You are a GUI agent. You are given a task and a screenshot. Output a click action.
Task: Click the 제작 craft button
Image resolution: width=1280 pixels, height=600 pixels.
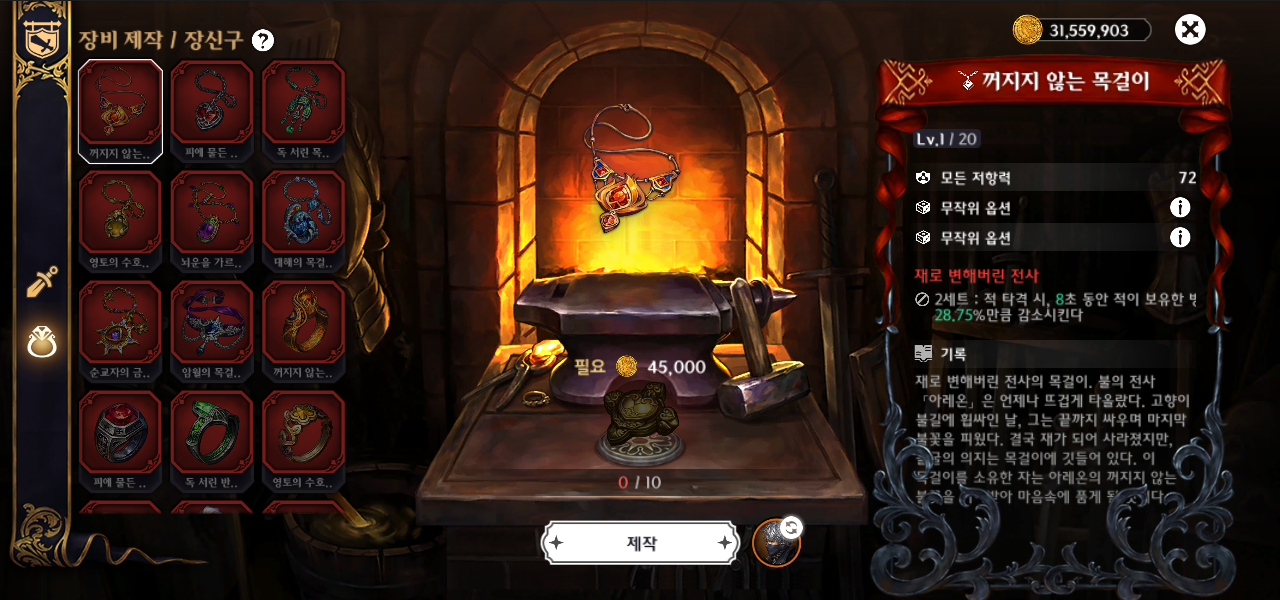coord(641,543)
